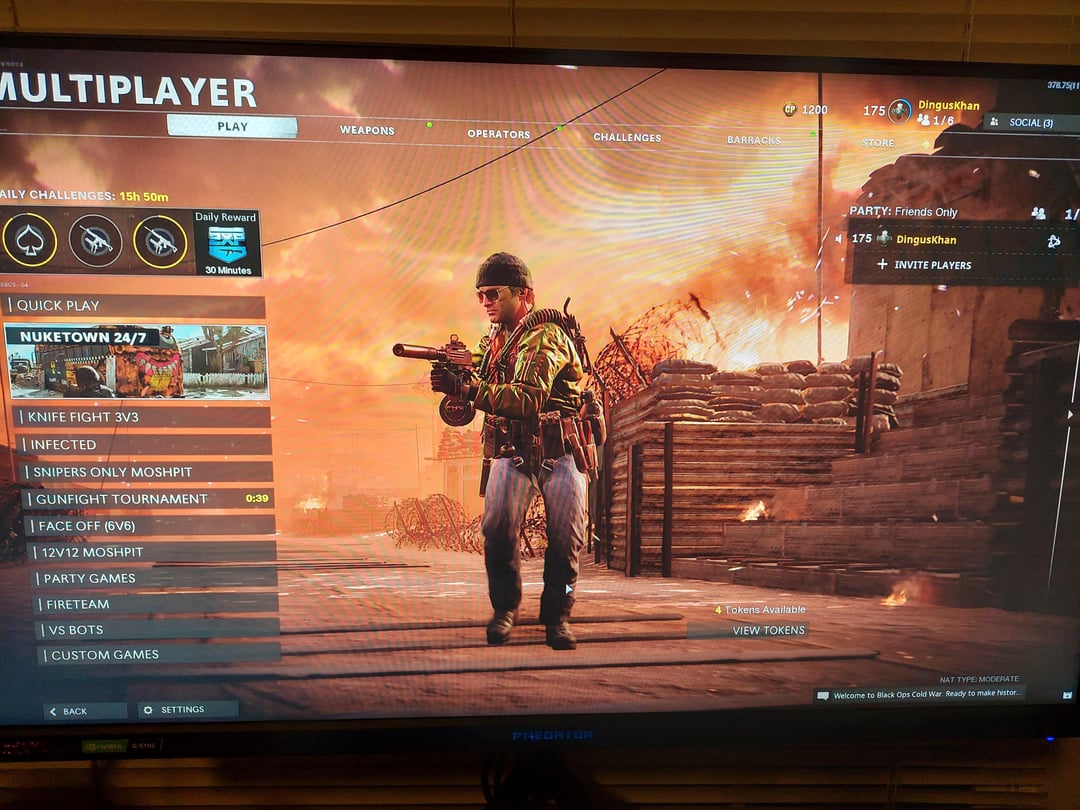
Task: Choose the 12v12 Moshpit playlist
Action: pos(153,552)
